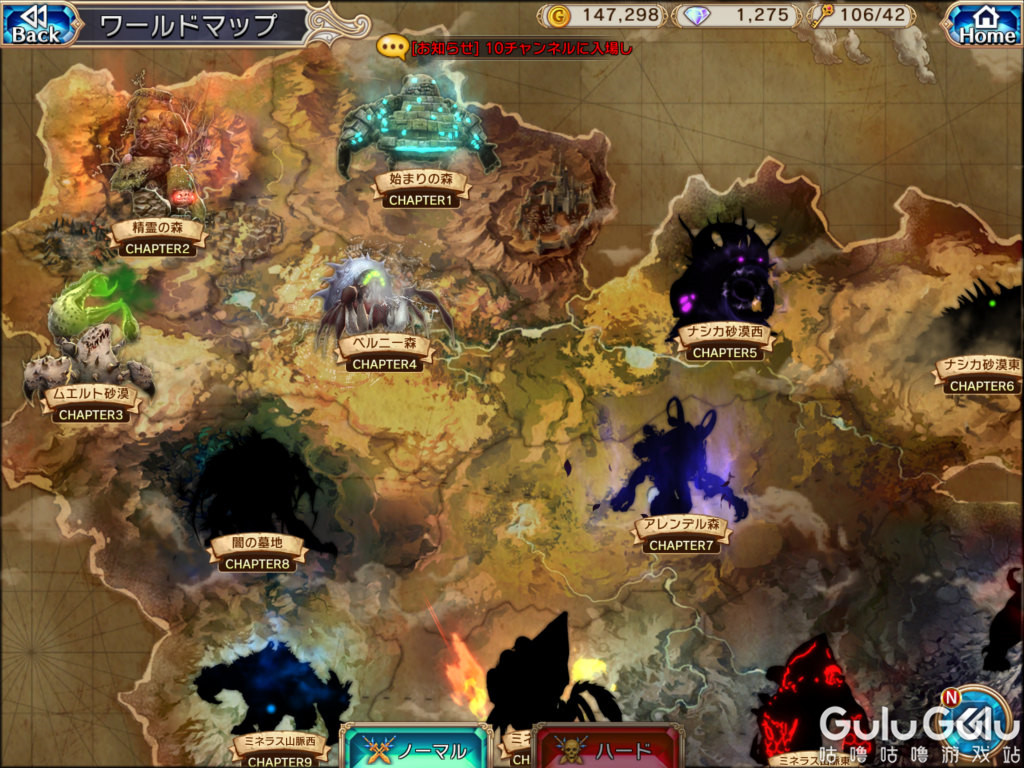Open Chapter 7 アレンテル森

(681, 535)
